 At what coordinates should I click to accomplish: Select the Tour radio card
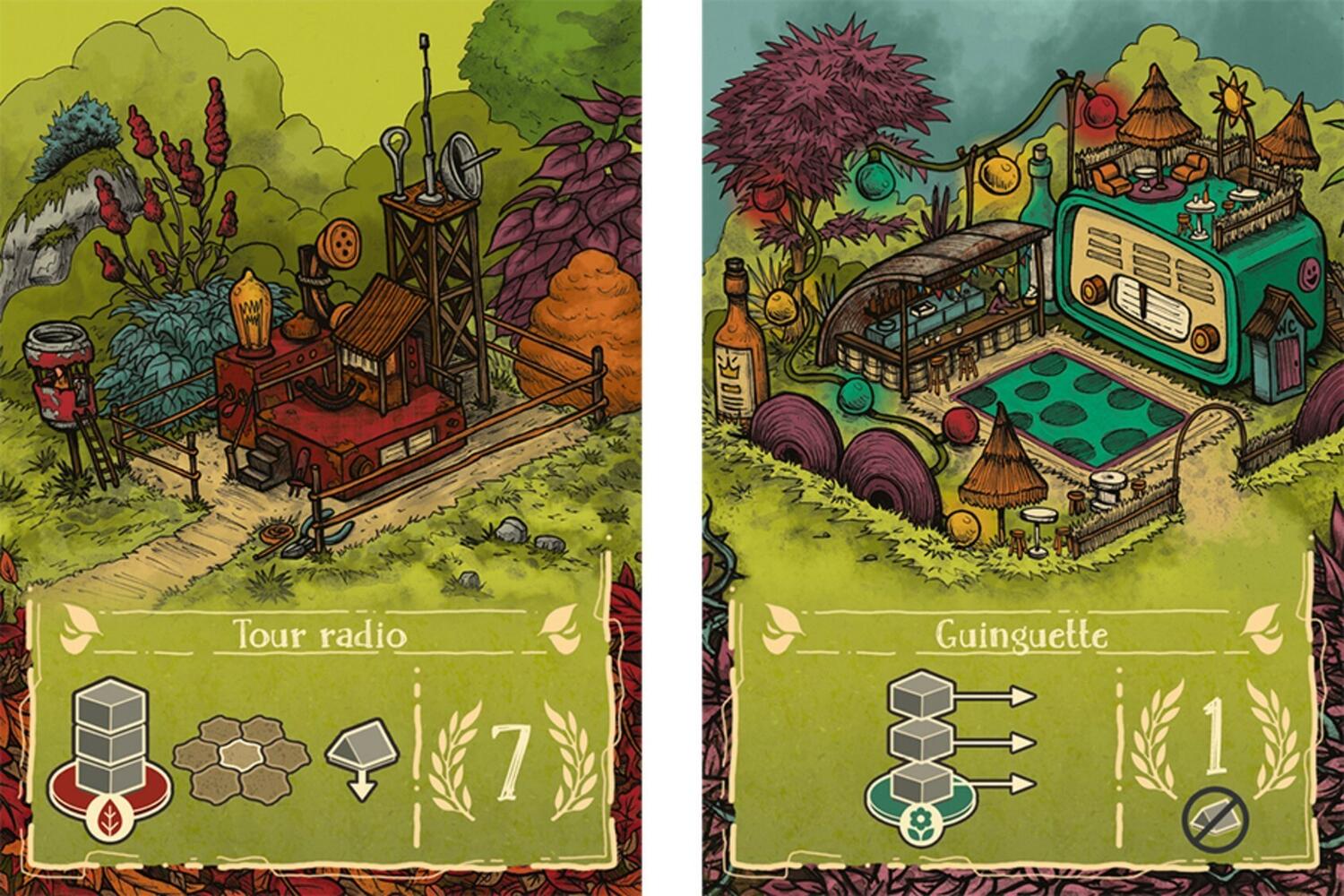pos(320,448)
